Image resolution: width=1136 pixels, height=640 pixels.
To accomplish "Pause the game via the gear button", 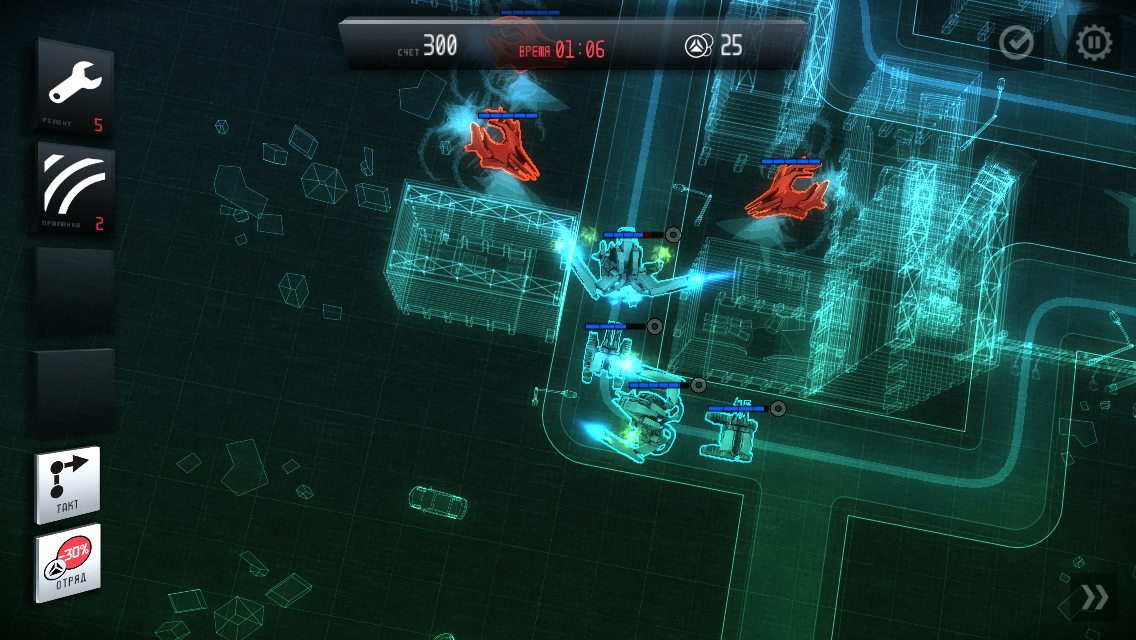I will point(1093,43).
